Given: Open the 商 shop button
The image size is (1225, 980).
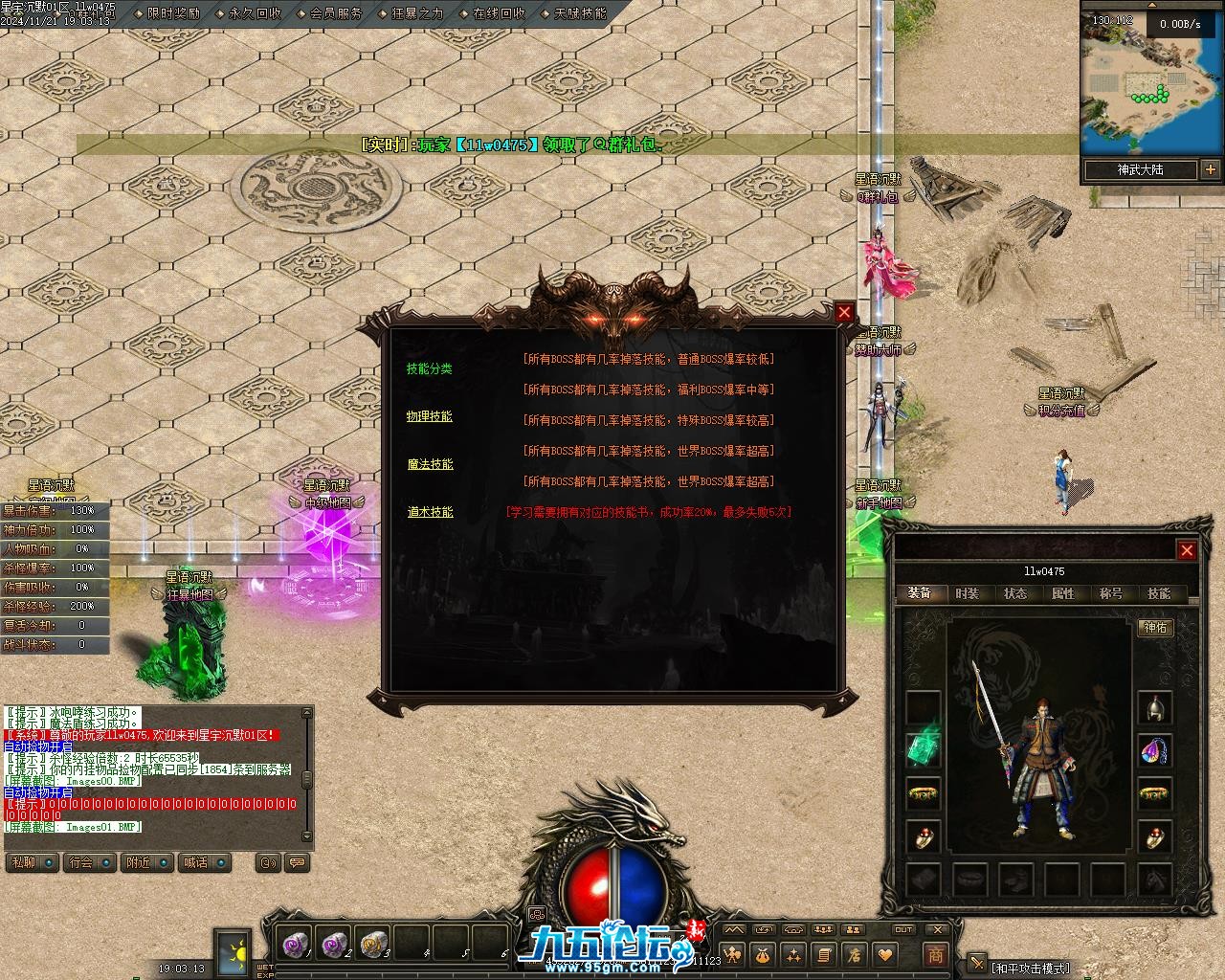Looking at the screenshot, I should coord(935,954).
